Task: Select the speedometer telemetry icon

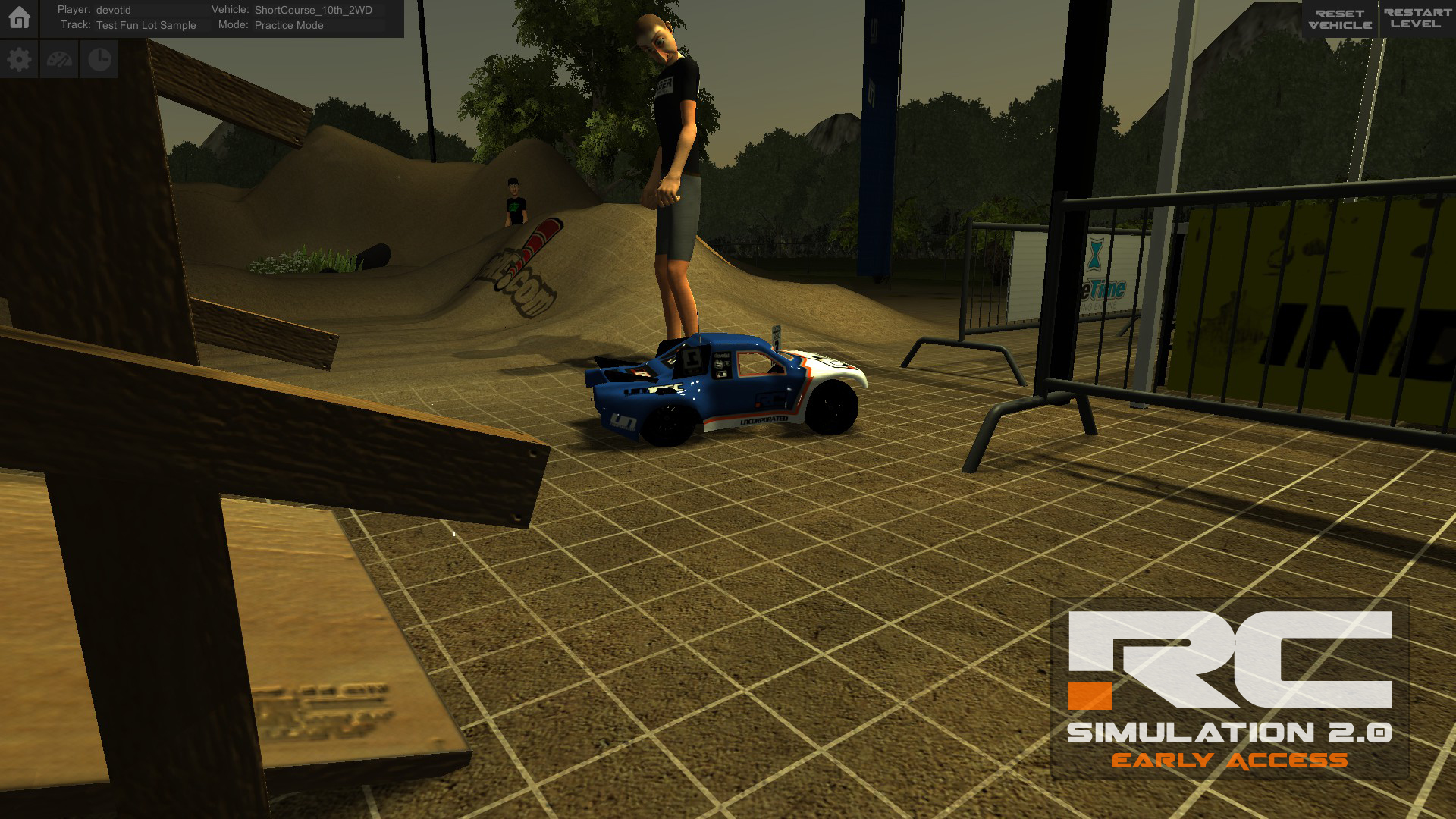Action: pos(59,58)
